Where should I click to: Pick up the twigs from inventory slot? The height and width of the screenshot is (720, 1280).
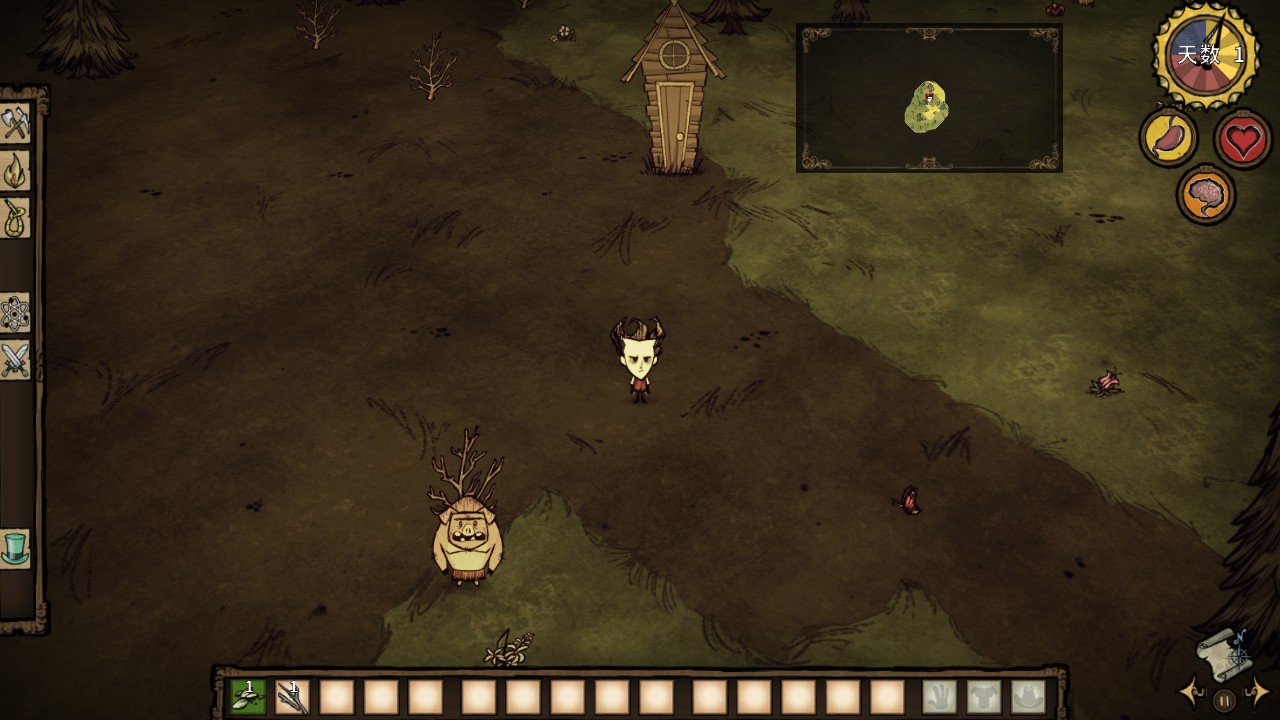click(x=292, y=697)
